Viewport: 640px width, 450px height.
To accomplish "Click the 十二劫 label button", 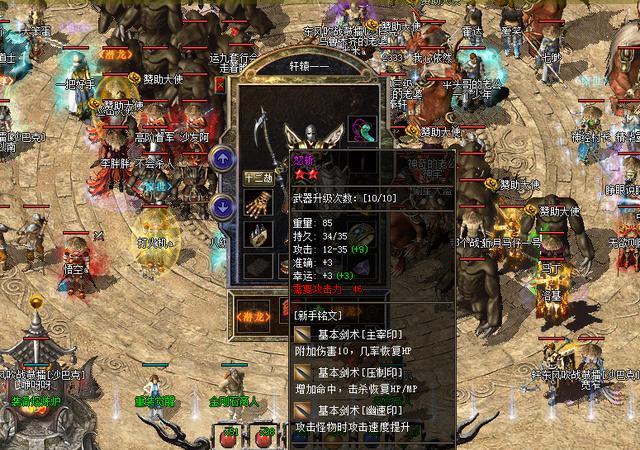I will [257, 178].
